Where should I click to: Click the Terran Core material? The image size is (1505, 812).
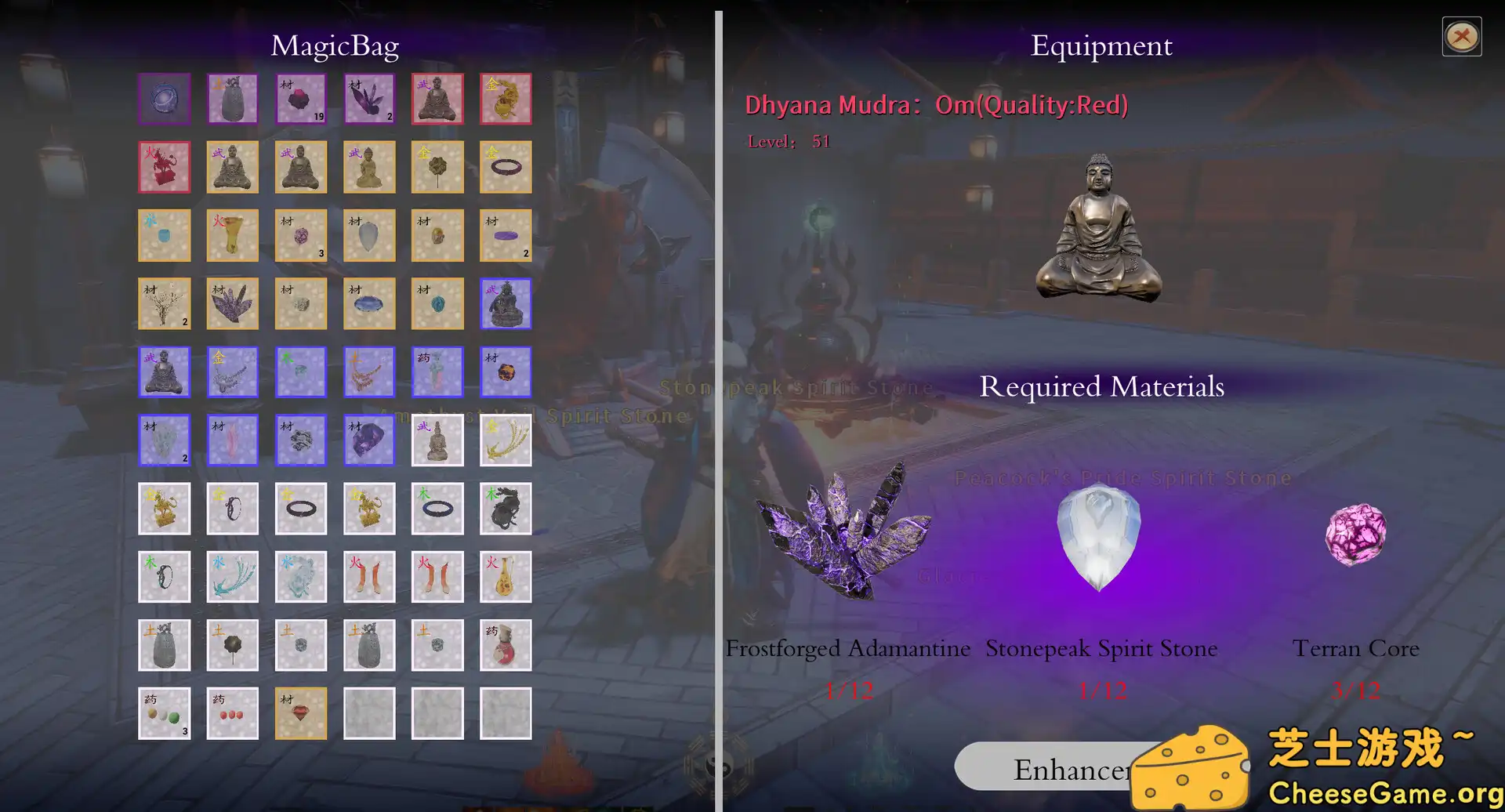[x=1354, y=537]
